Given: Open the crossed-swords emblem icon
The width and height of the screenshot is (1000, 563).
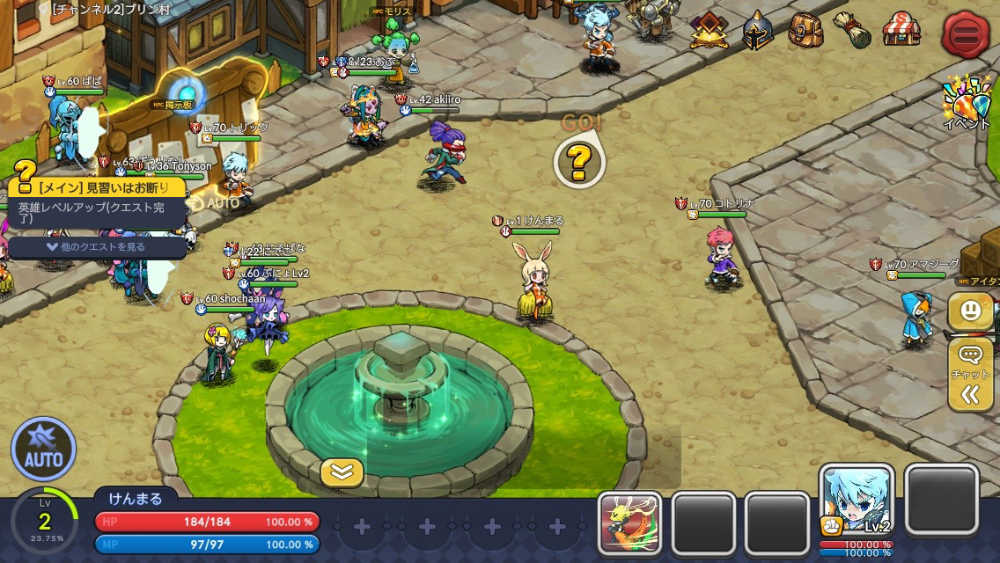Looking at the screenshot, I should tap(710, 31).
